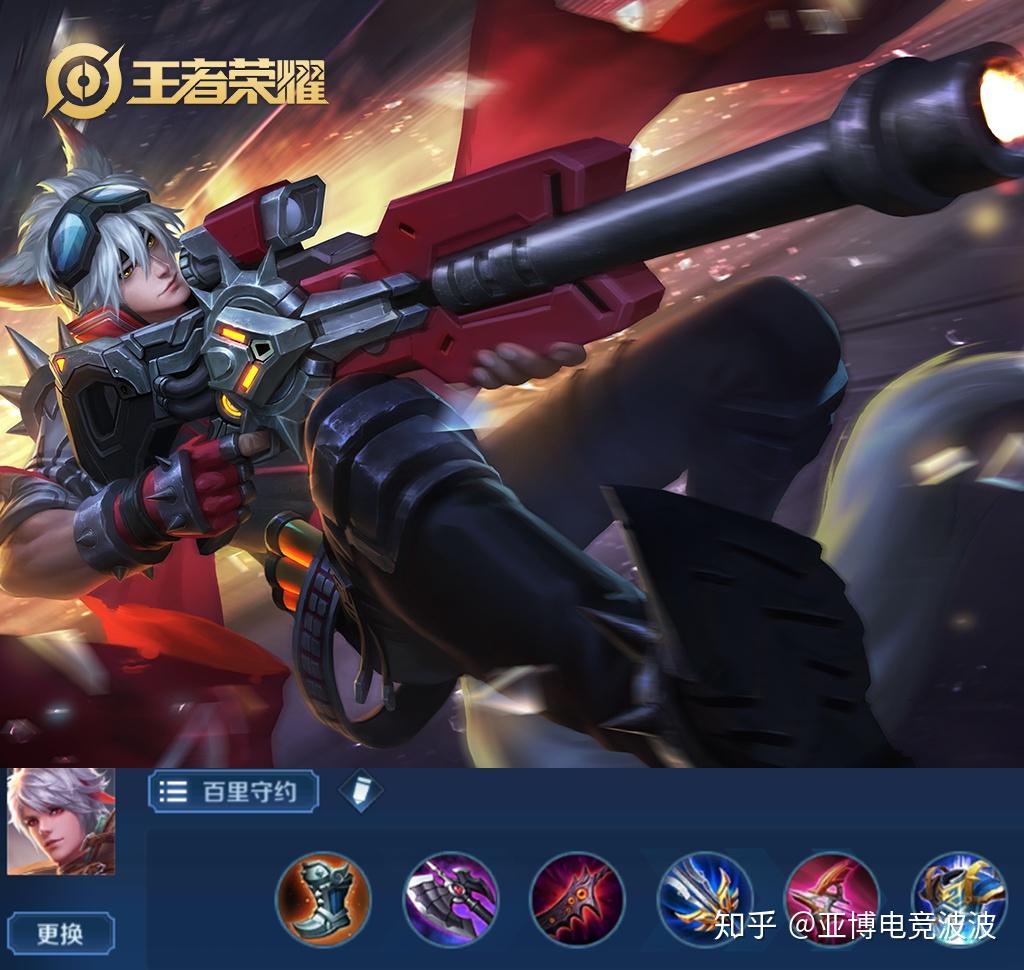
Task: Pick the blue-gold winged blade item
Action: (x=704, y=898)
